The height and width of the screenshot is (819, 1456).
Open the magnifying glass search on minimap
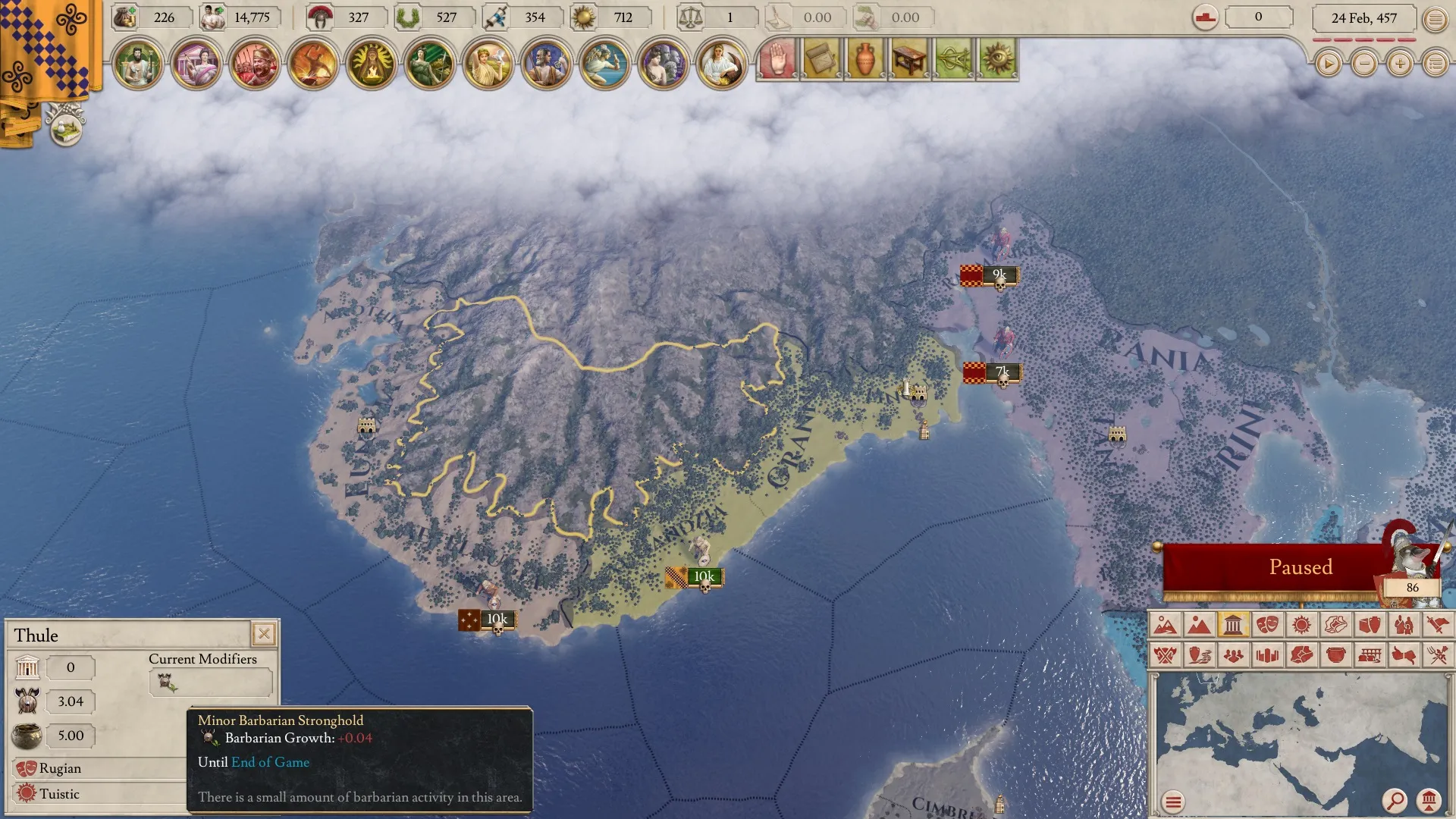[1395, 800]
